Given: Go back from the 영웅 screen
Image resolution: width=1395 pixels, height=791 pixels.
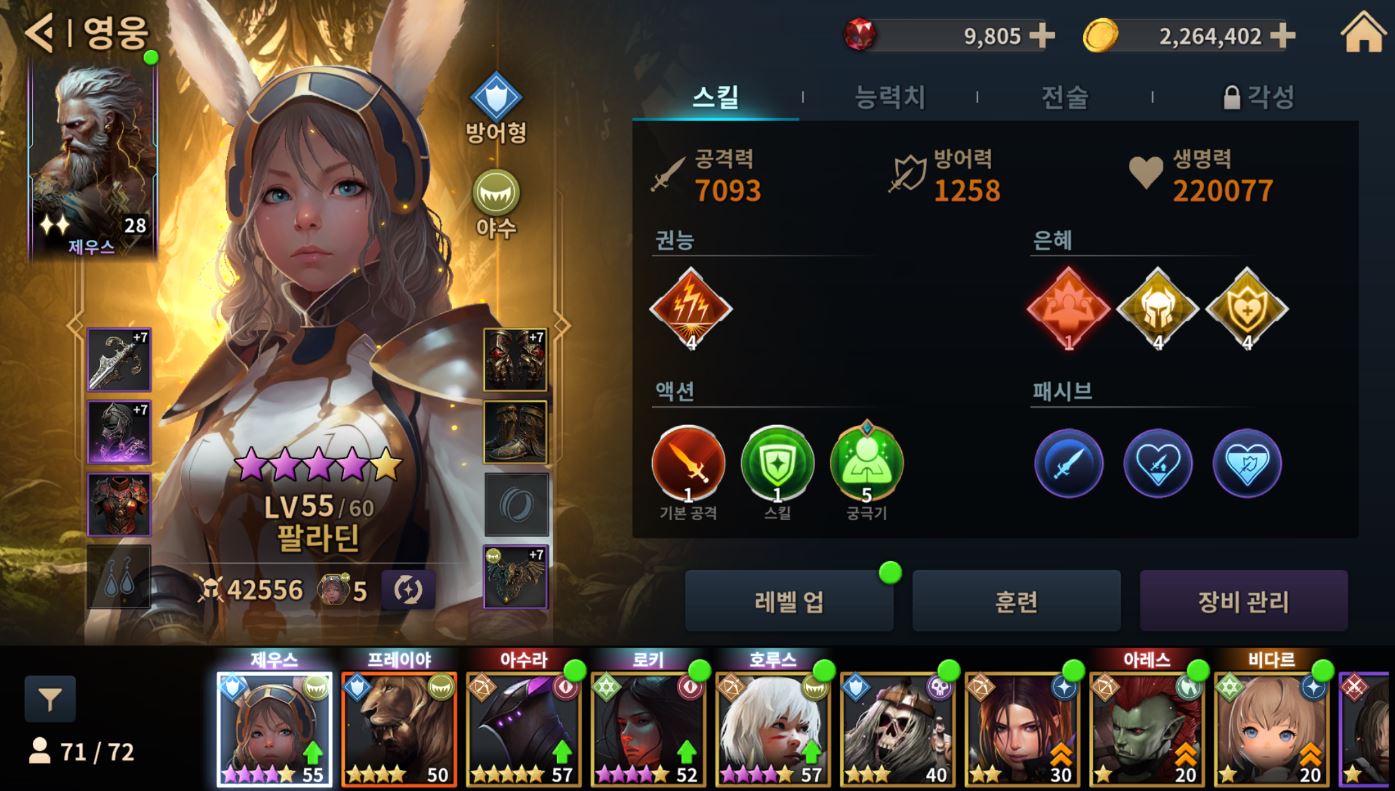Looking at the screenshot, I should click(40, 34).
